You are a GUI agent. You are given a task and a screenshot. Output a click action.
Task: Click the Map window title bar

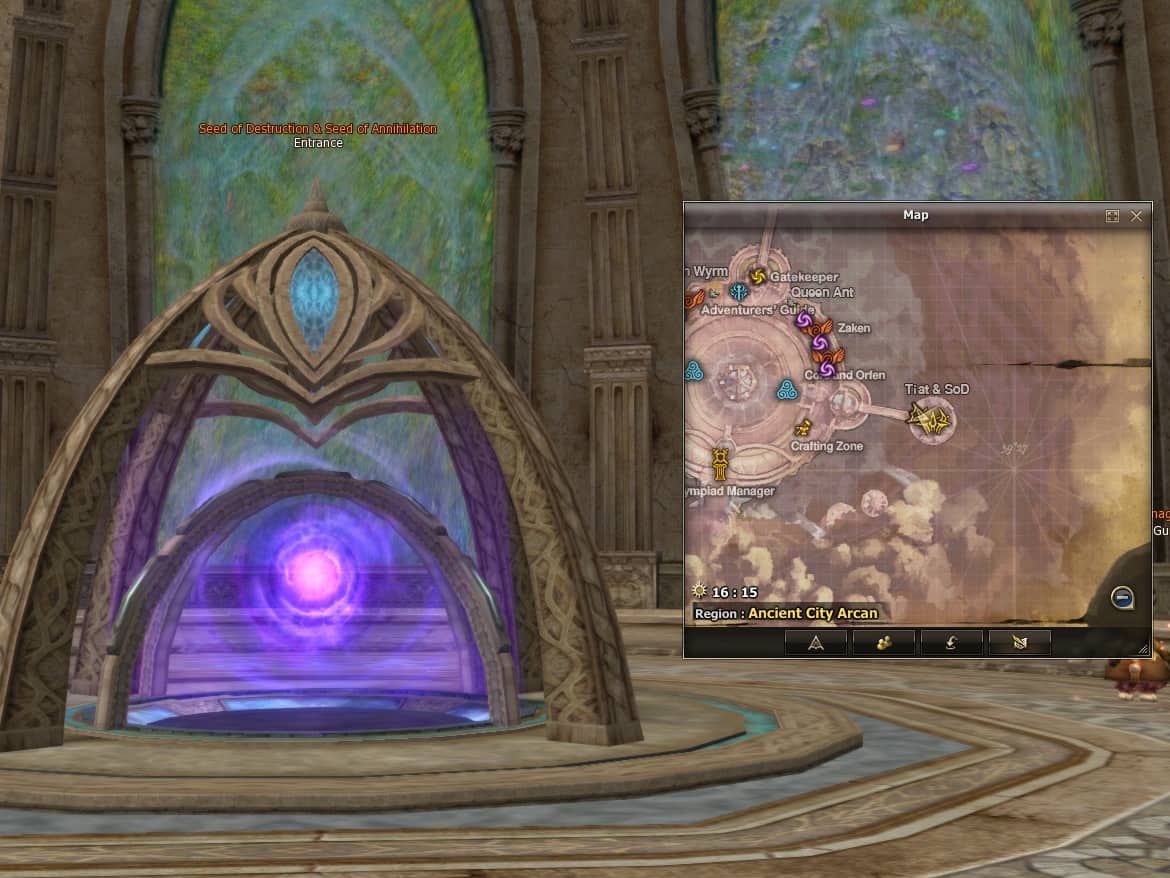(915, 215)
